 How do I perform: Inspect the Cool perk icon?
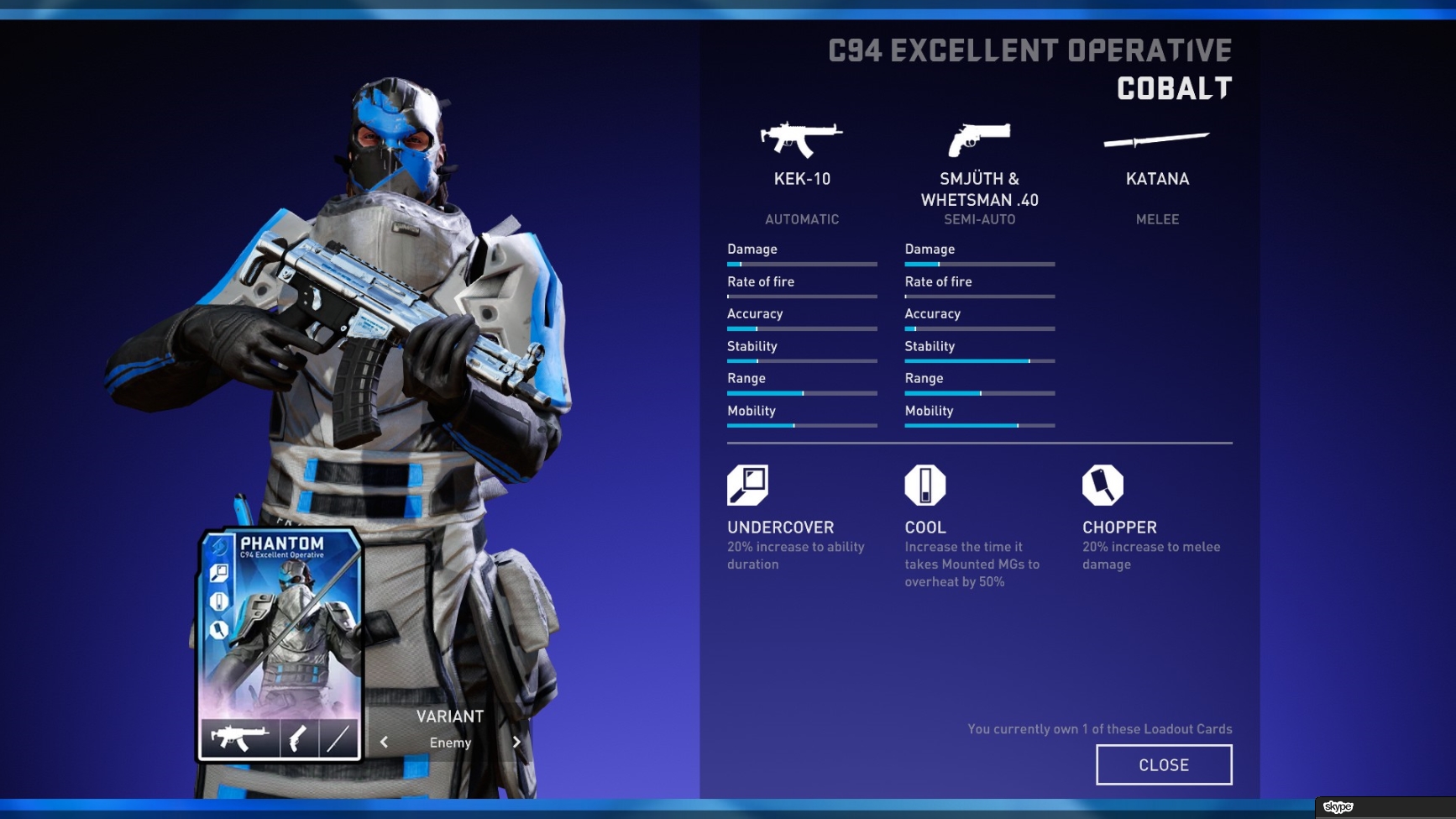[x=924, y=485]
